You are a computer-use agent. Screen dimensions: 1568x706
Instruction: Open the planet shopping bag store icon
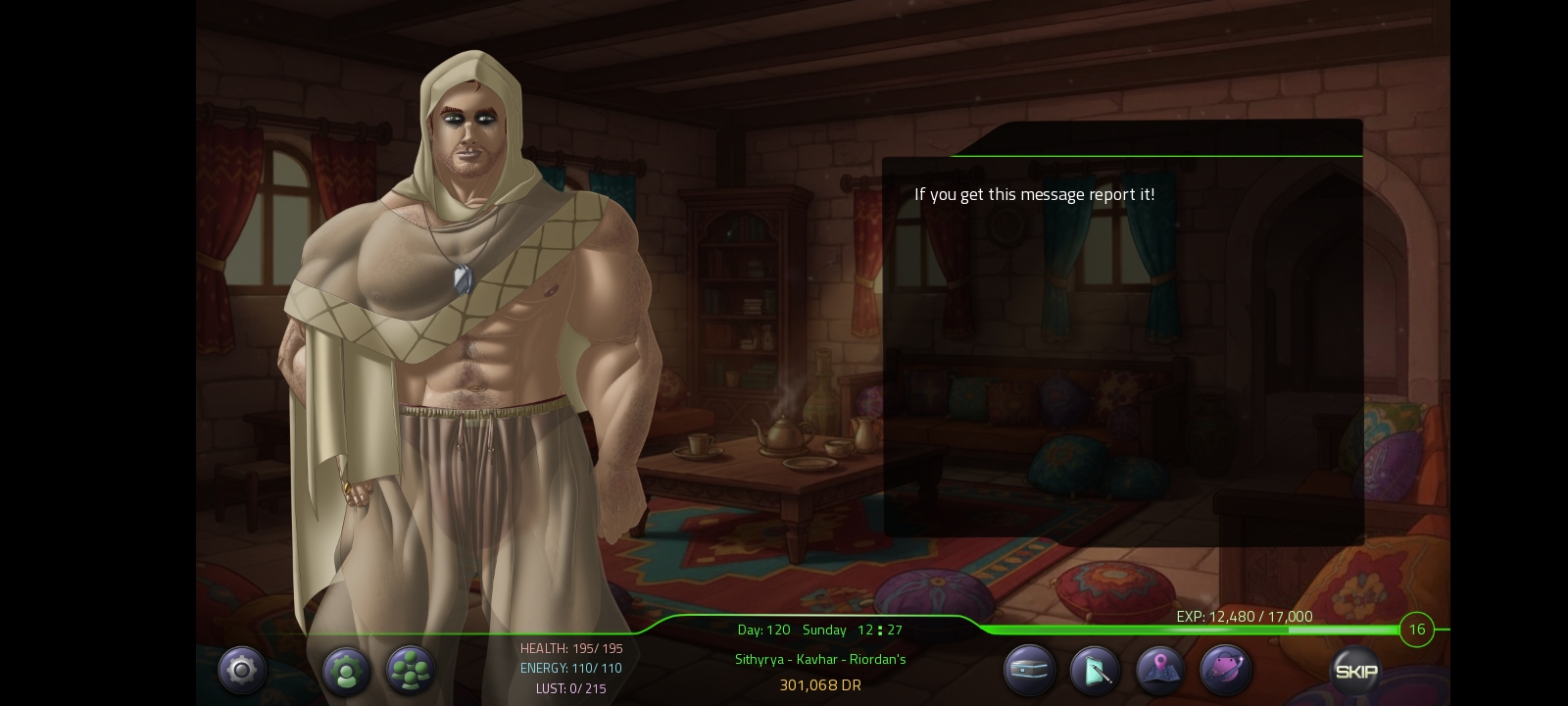click(1225, 672)
